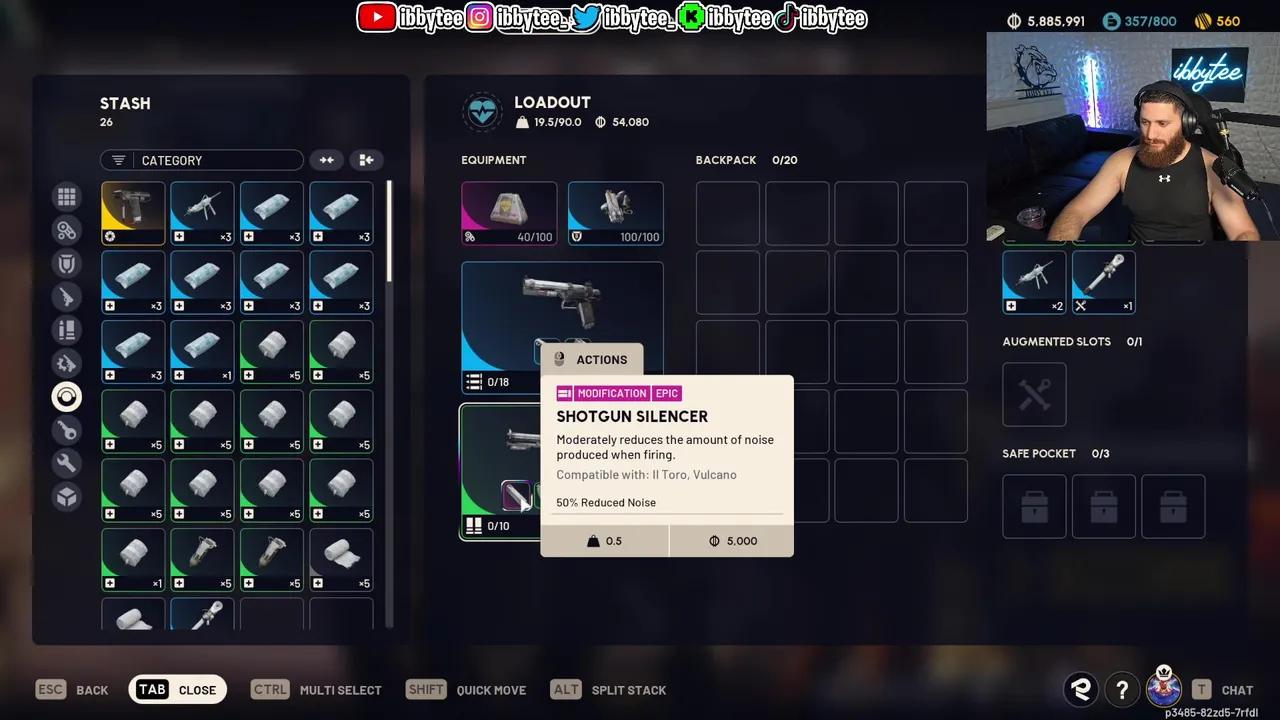Click the wrench icon in Augmented Slots

(x=1034, y=394)
